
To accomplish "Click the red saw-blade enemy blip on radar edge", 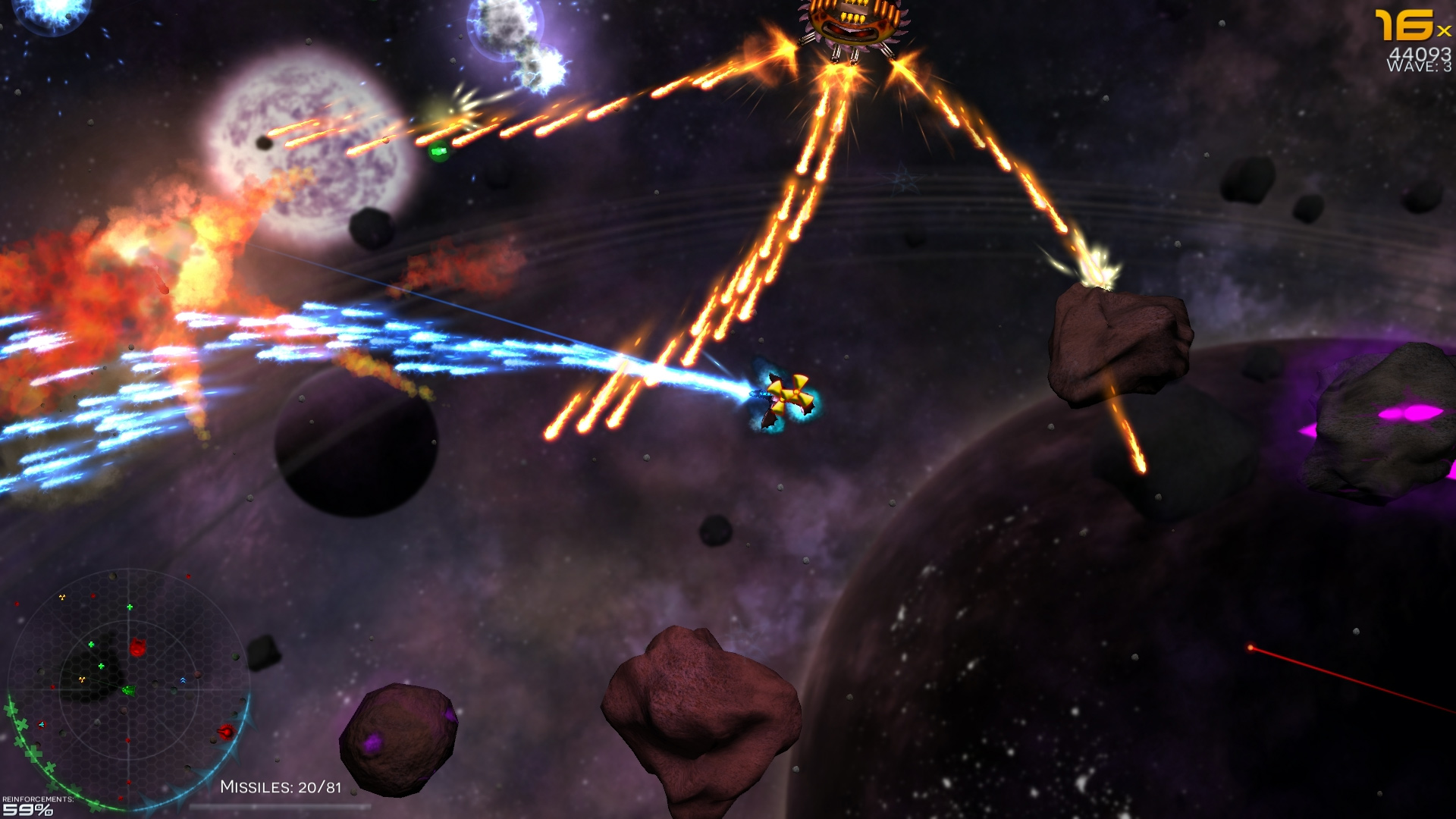I will pyautogui.click(x=225, y=733).
